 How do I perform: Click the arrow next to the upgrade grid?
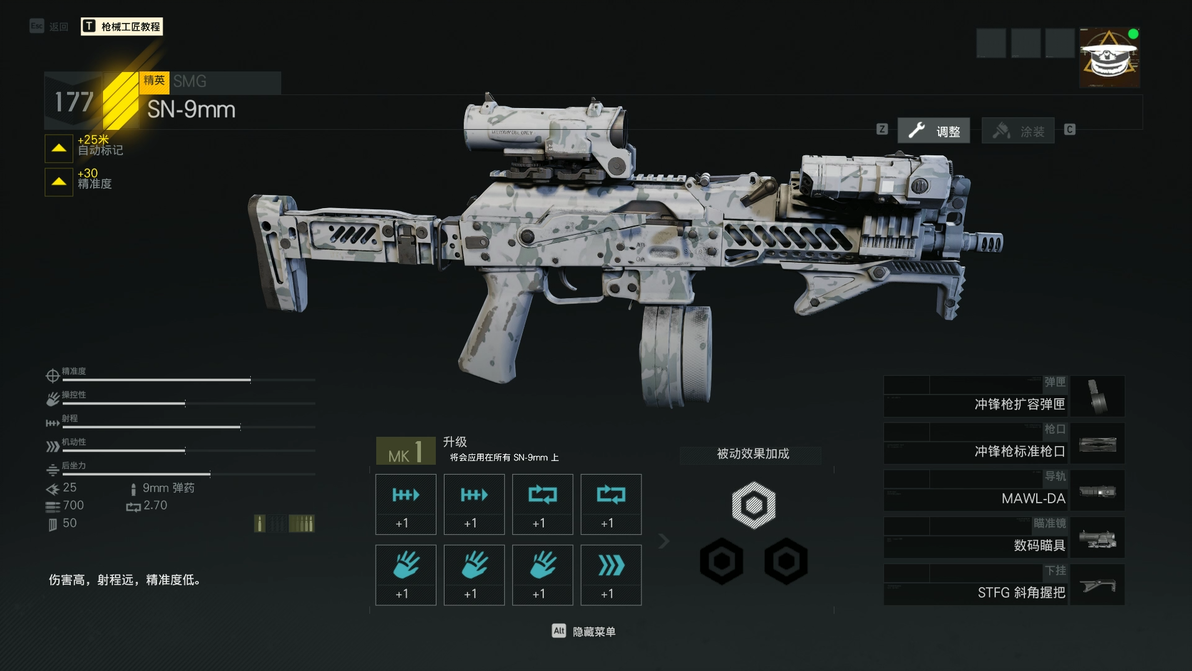(664, 541)
